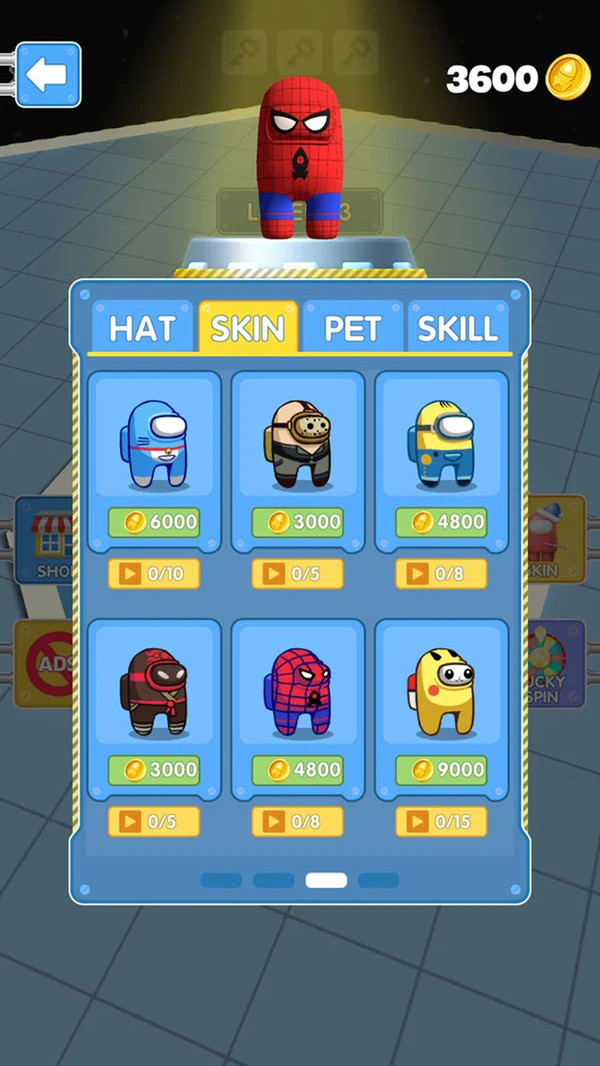Watch ad for the 0/10 skin
Screen dimensions: 600x1066
154,574
